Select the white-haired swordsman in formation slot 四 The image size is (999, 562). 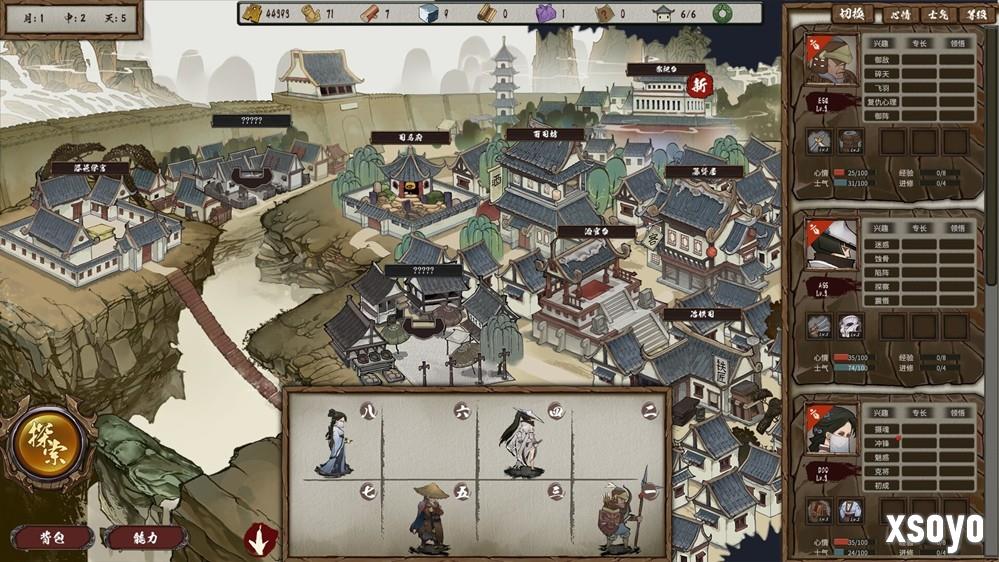point(519,440)
